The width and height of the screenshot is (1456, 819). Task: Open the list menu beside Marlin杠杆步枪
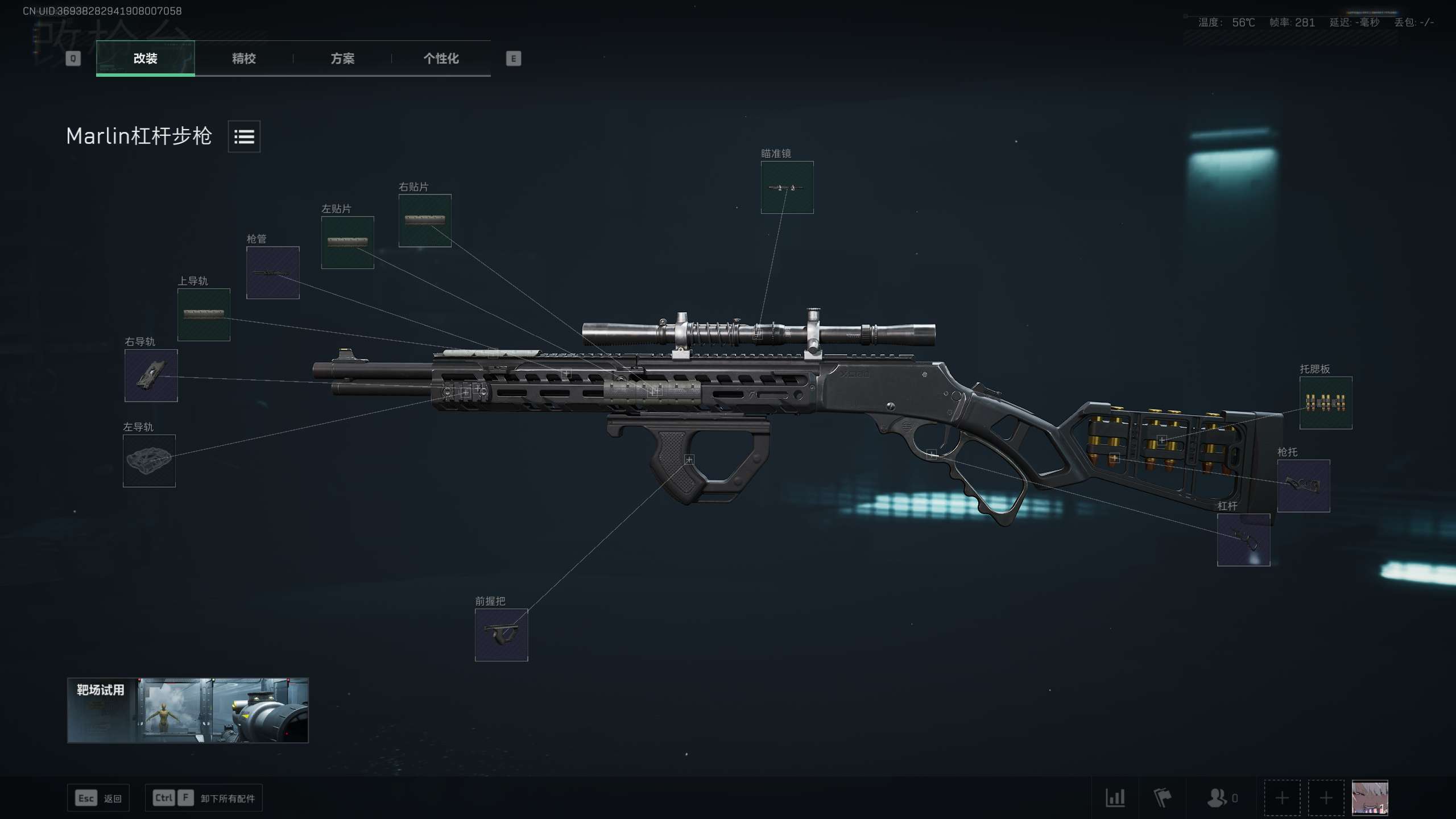244,136
